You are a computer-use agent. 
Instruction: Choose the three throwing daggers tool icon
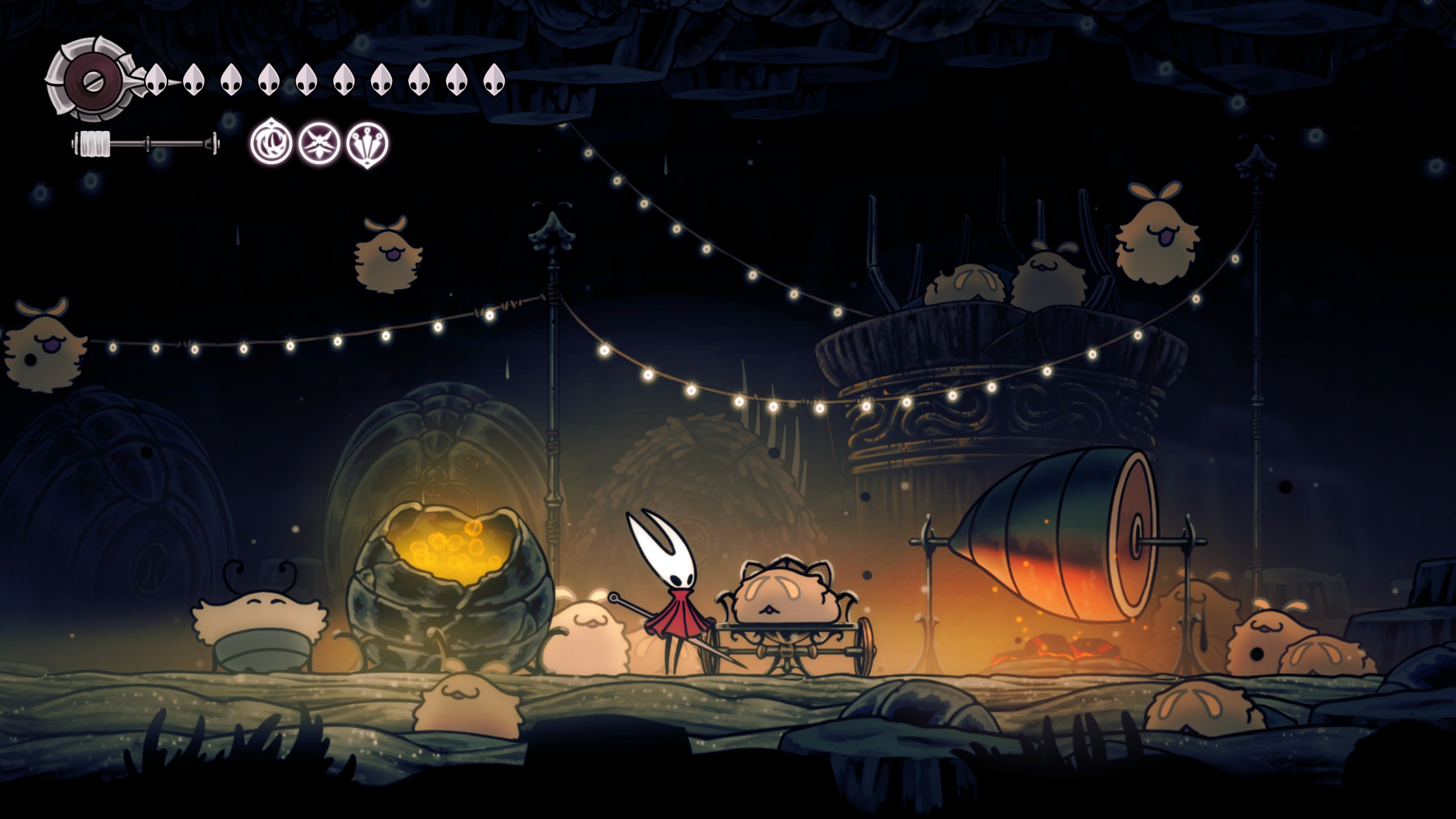367,143
